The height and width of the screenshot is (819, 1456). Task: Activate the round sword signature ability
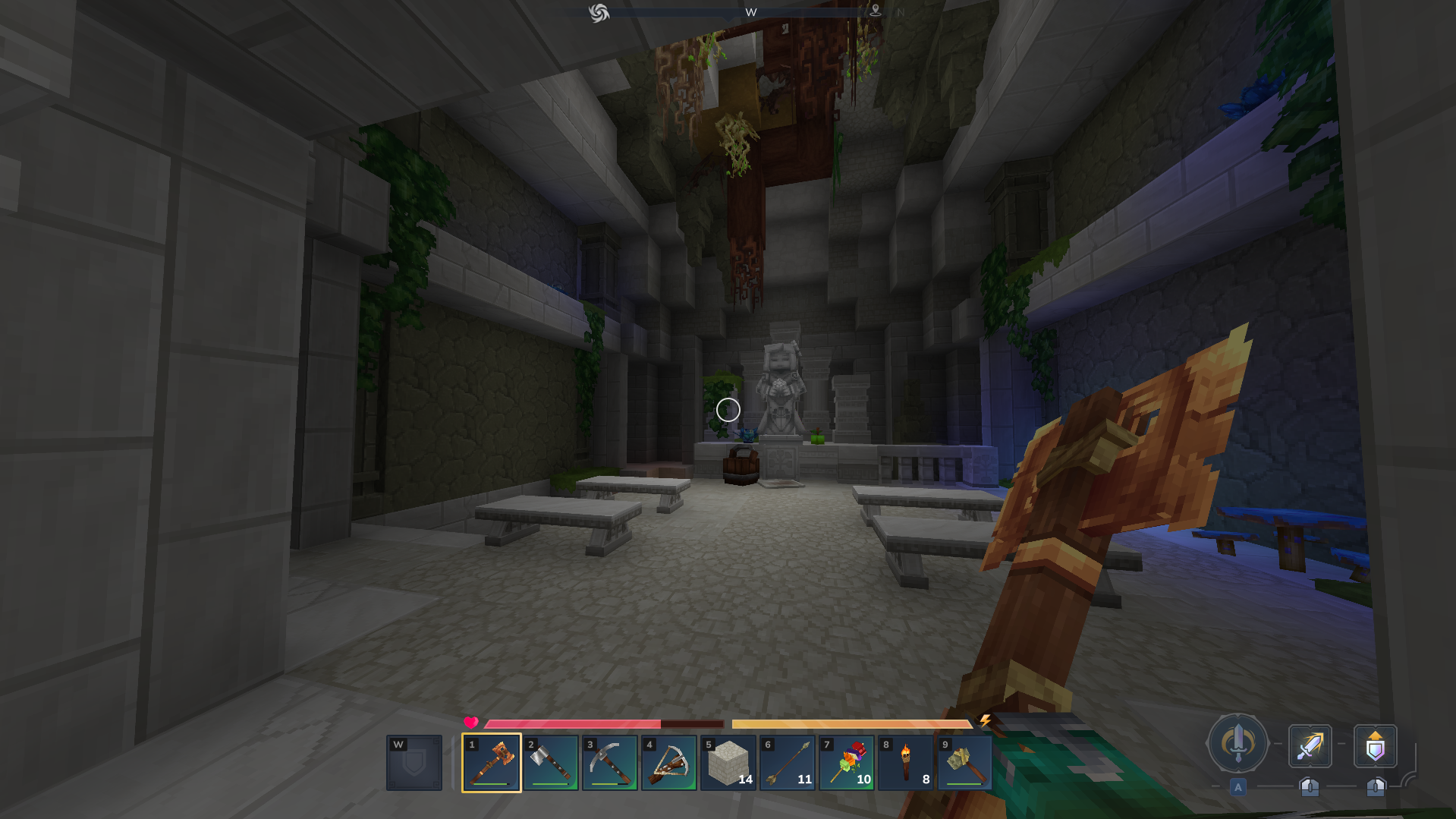pyautogui.click(x=1237, y=744)
